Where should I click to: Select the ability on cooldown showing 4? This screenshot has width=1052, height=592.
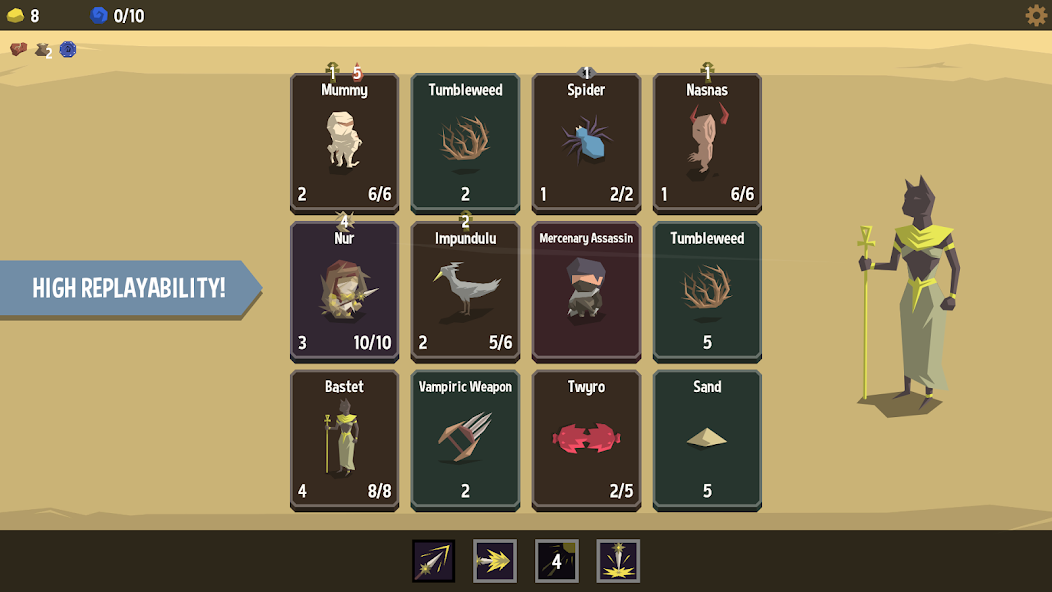pyautogui.click(x=556, y=561)
